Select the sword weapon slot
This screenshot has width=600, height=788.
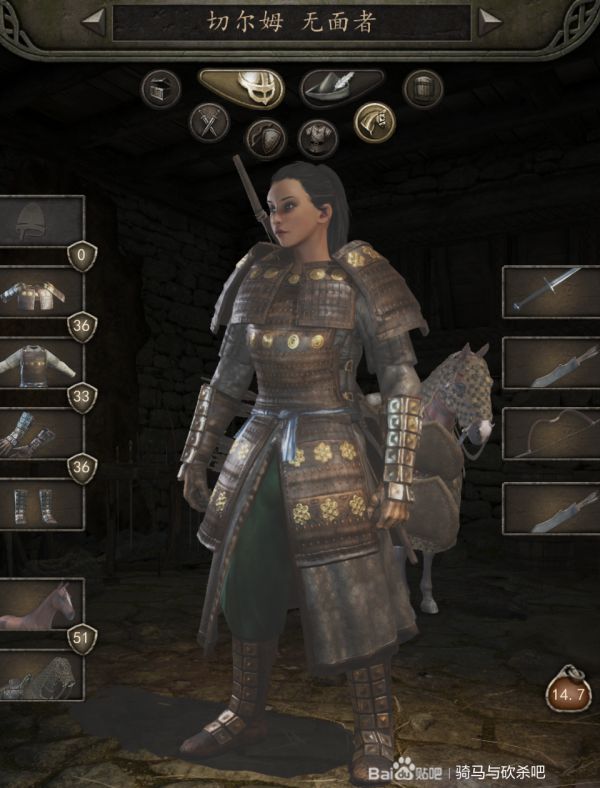click(550, 292)
